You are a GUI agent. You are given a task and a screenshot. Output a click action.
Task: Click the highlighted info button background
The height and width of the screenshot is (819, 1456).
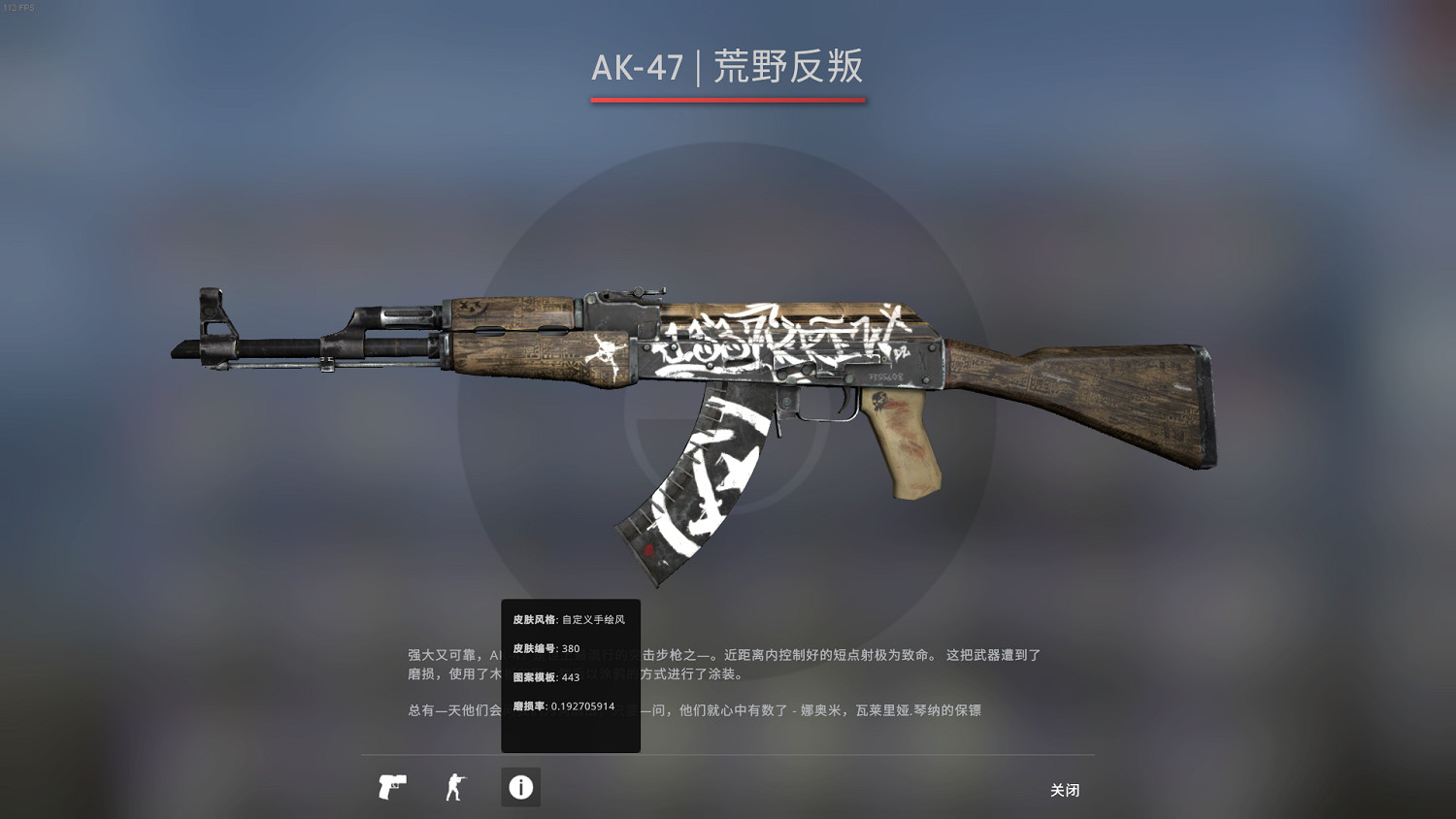520,788
